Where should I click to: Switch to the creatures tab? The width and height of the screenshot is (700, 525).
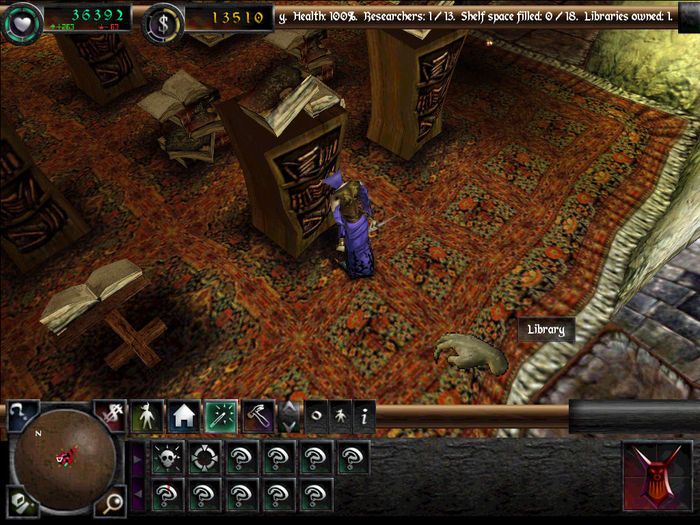click(x=147, y=415)
